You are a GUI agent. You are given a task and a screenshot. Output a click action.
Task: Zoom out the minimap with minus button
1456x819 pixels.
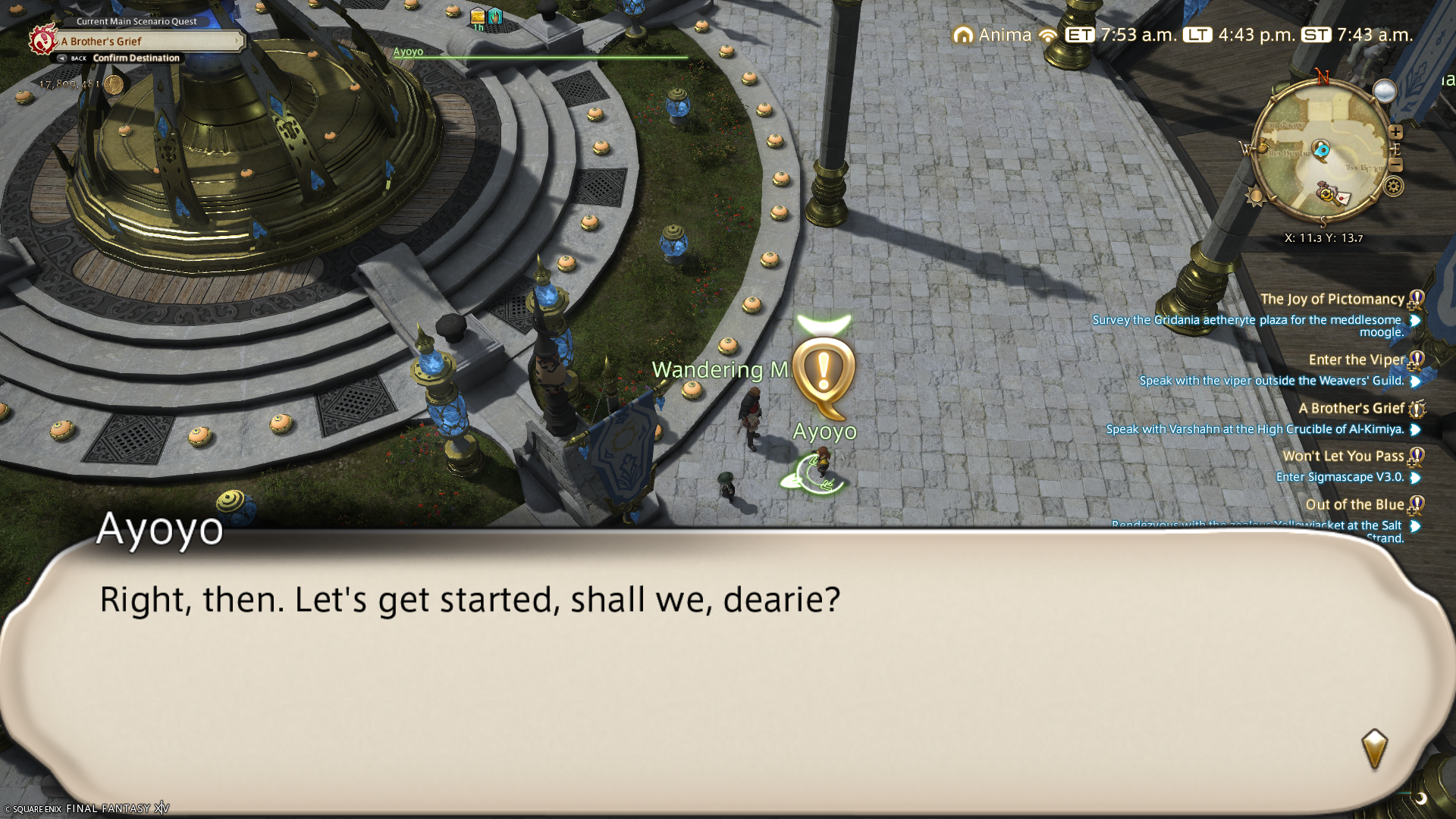(1395, 165)
